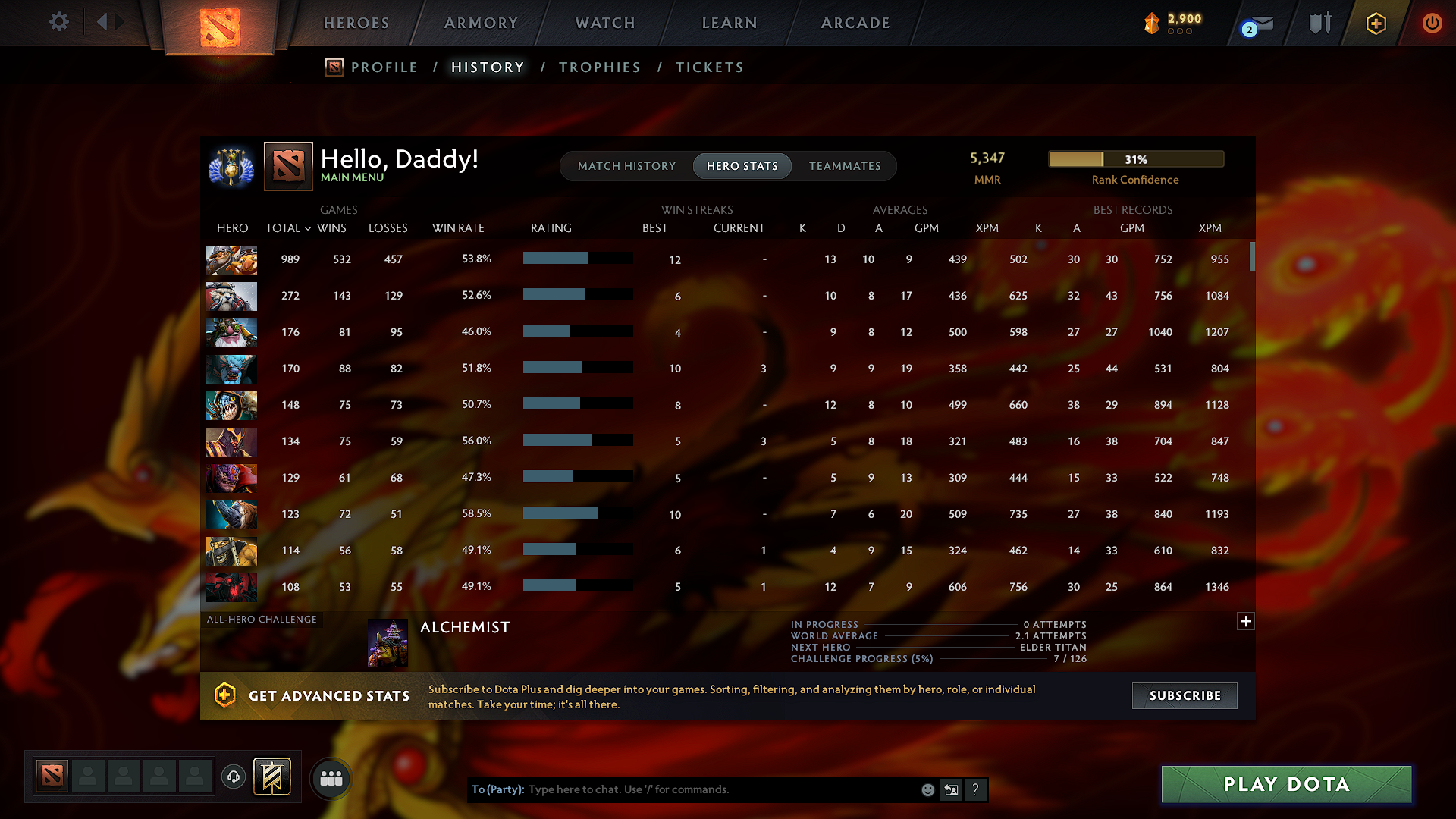
Task: Click the Dota Plus hexagon icon in top bar
Action: click(x=1376, y=23)
